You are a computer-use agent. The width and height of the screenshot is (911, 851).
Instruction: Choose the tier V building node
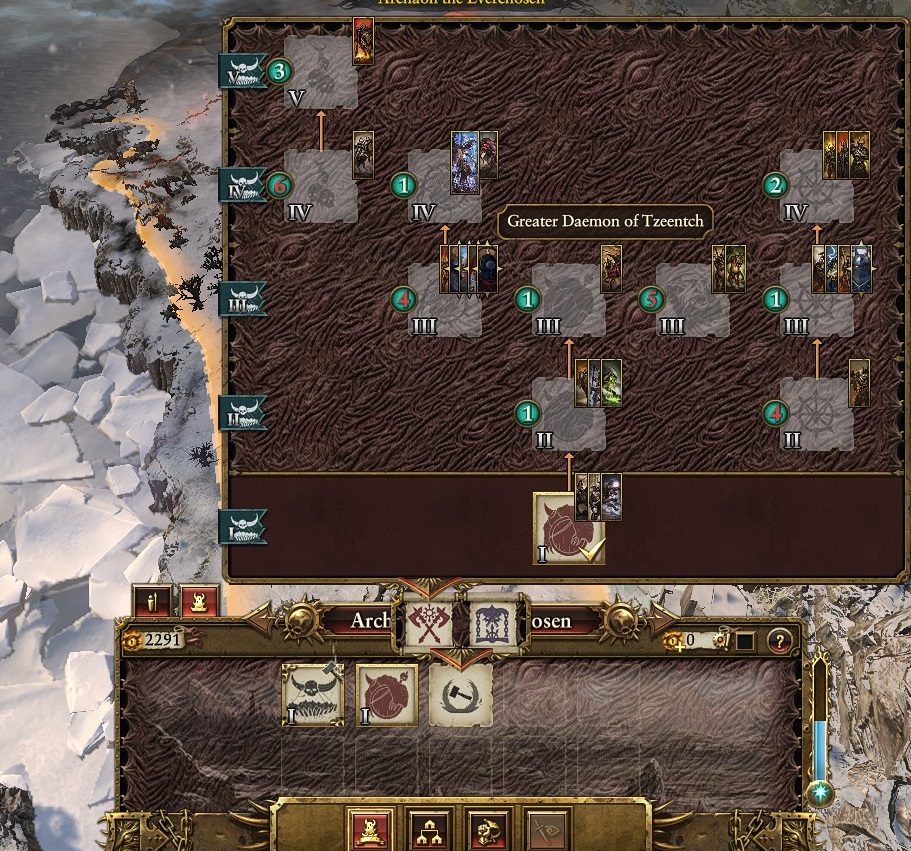coord(320,73)
